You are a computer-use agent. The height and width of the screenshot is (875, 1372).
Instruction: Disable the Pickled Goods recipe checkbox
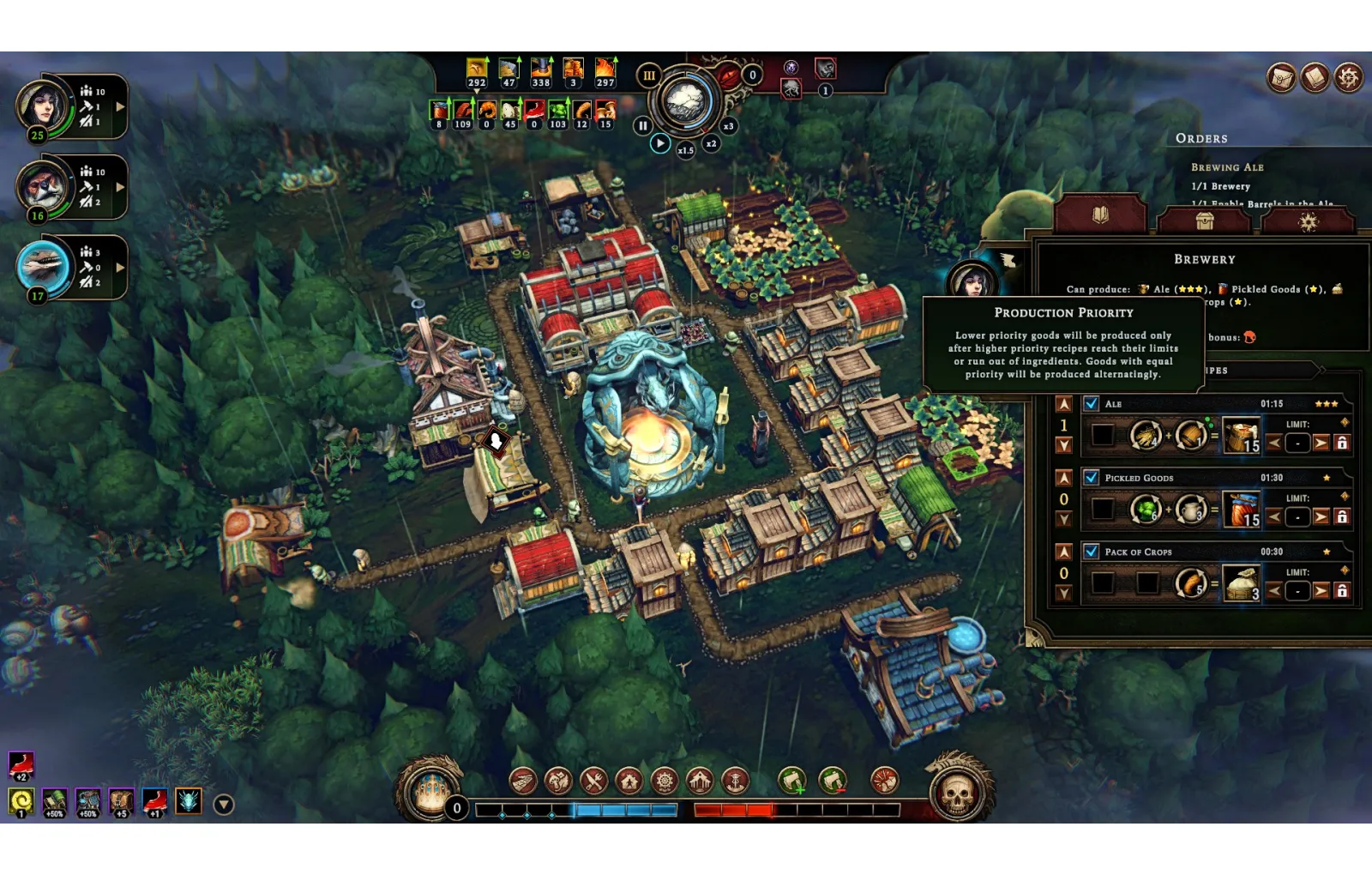[1091, 478]
